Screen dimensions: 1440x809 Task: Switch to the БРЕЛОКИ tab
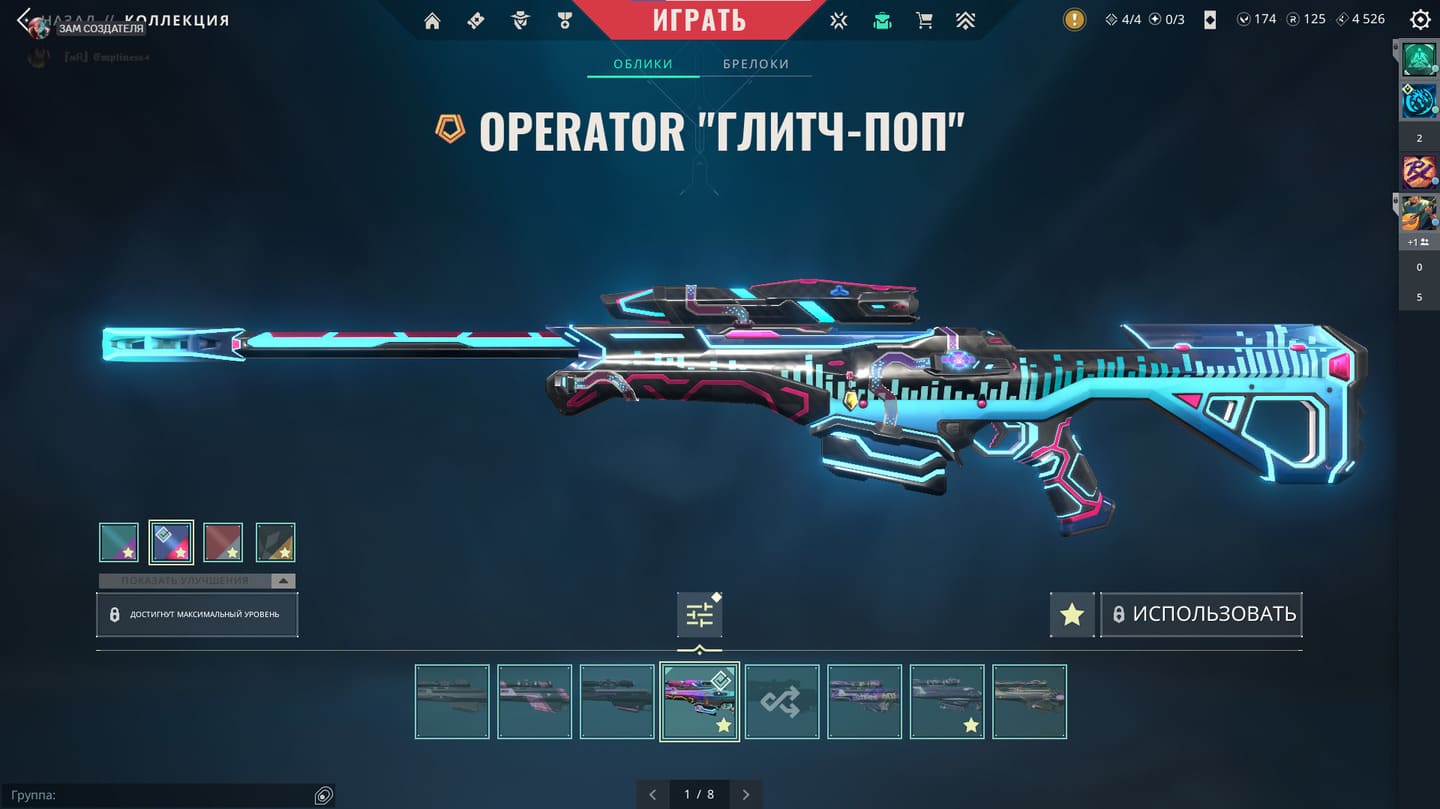[x=756, y=64]
